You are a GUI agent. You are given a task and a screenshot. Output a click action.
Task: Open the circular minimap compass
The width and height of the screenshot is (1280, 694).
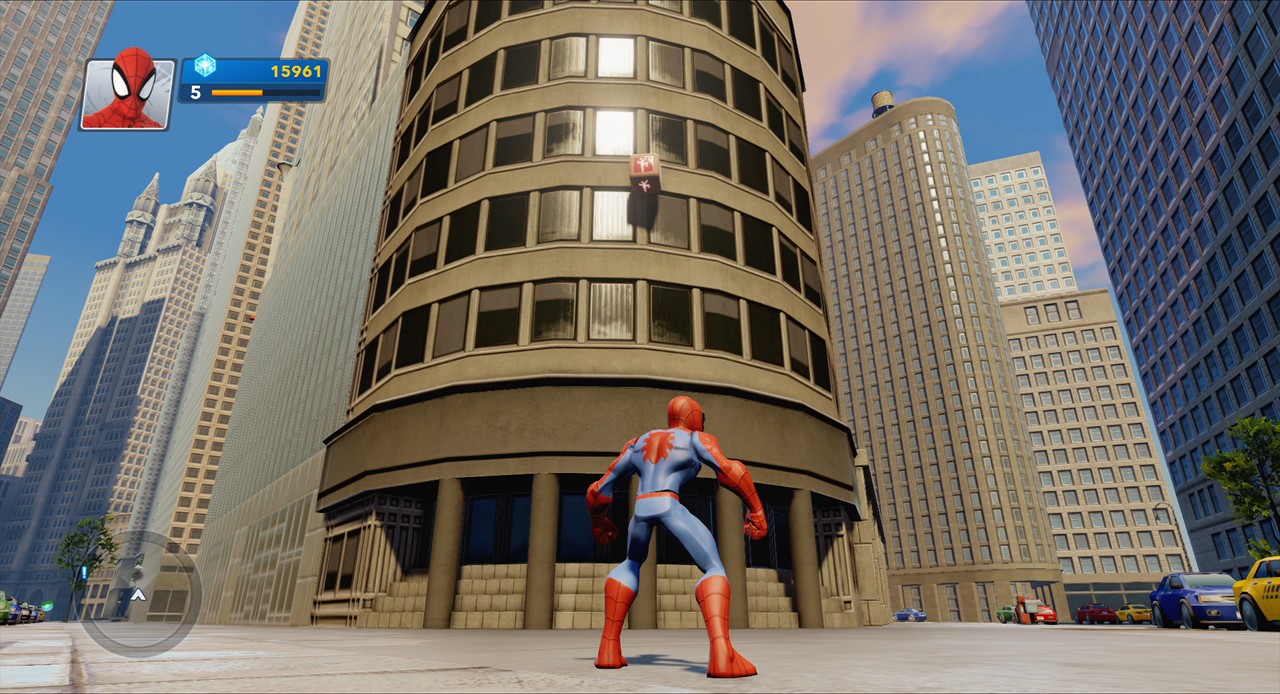click(140, 594)
